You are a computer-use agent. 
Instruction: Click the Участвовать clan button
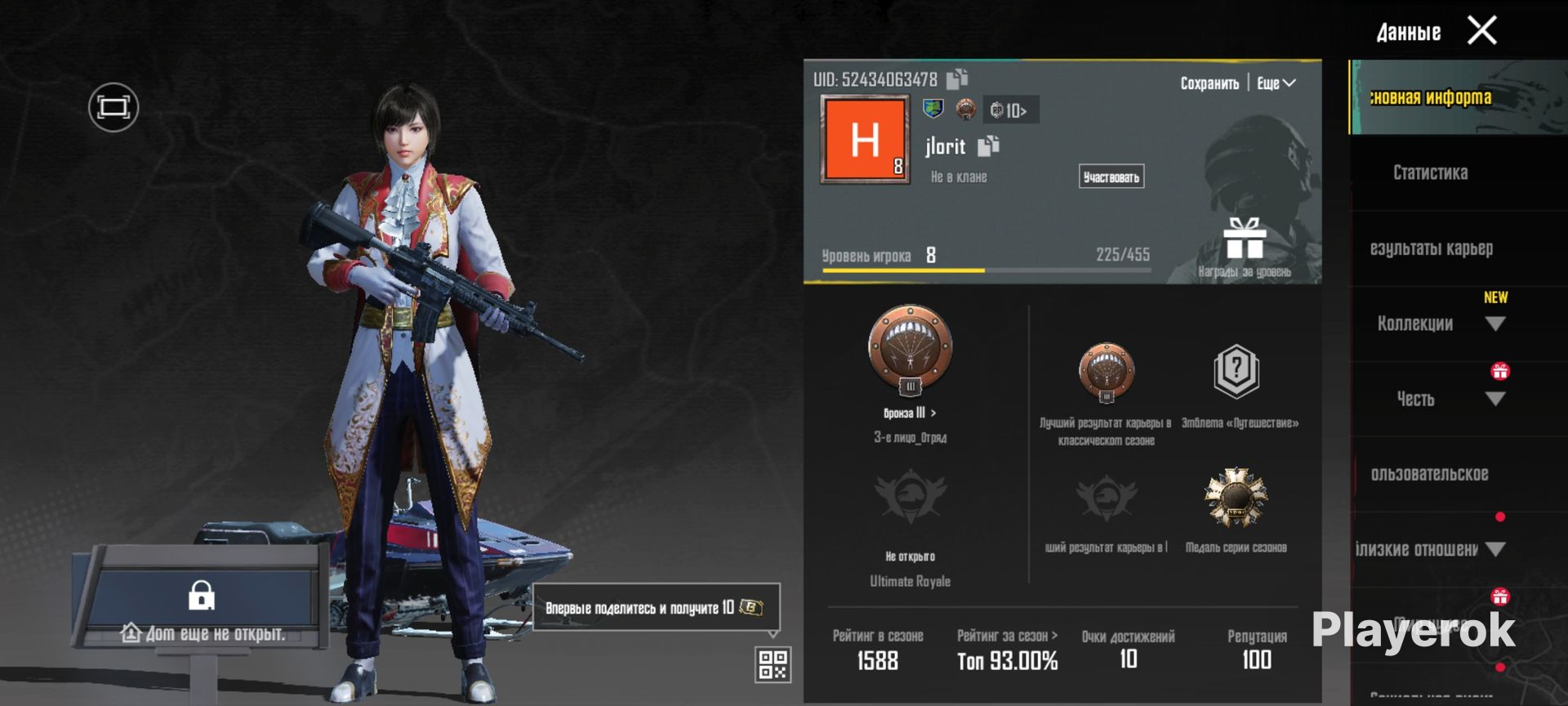coord(1111,176)
